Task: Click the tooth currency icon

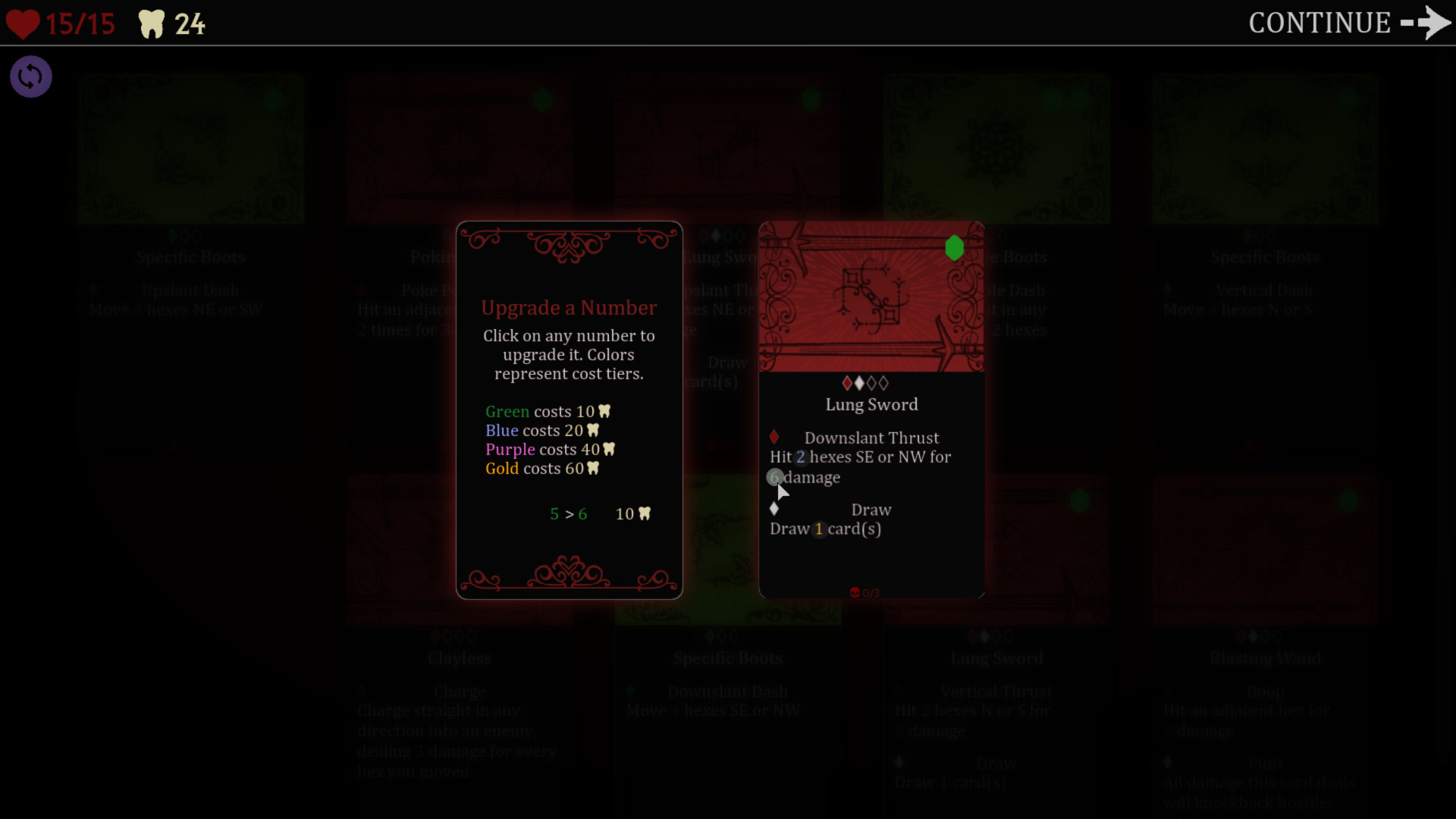Action: (x=152, y=24)
